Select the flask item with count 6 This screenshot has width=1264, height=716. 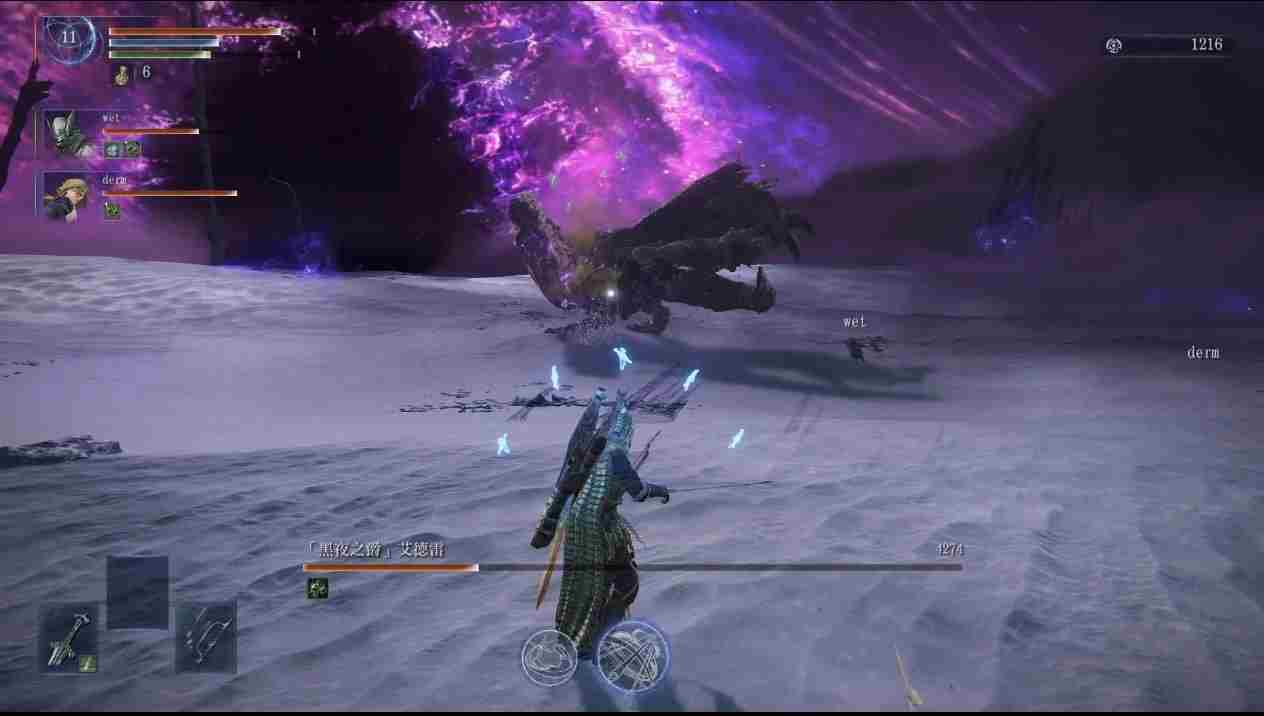pos(122,73)
